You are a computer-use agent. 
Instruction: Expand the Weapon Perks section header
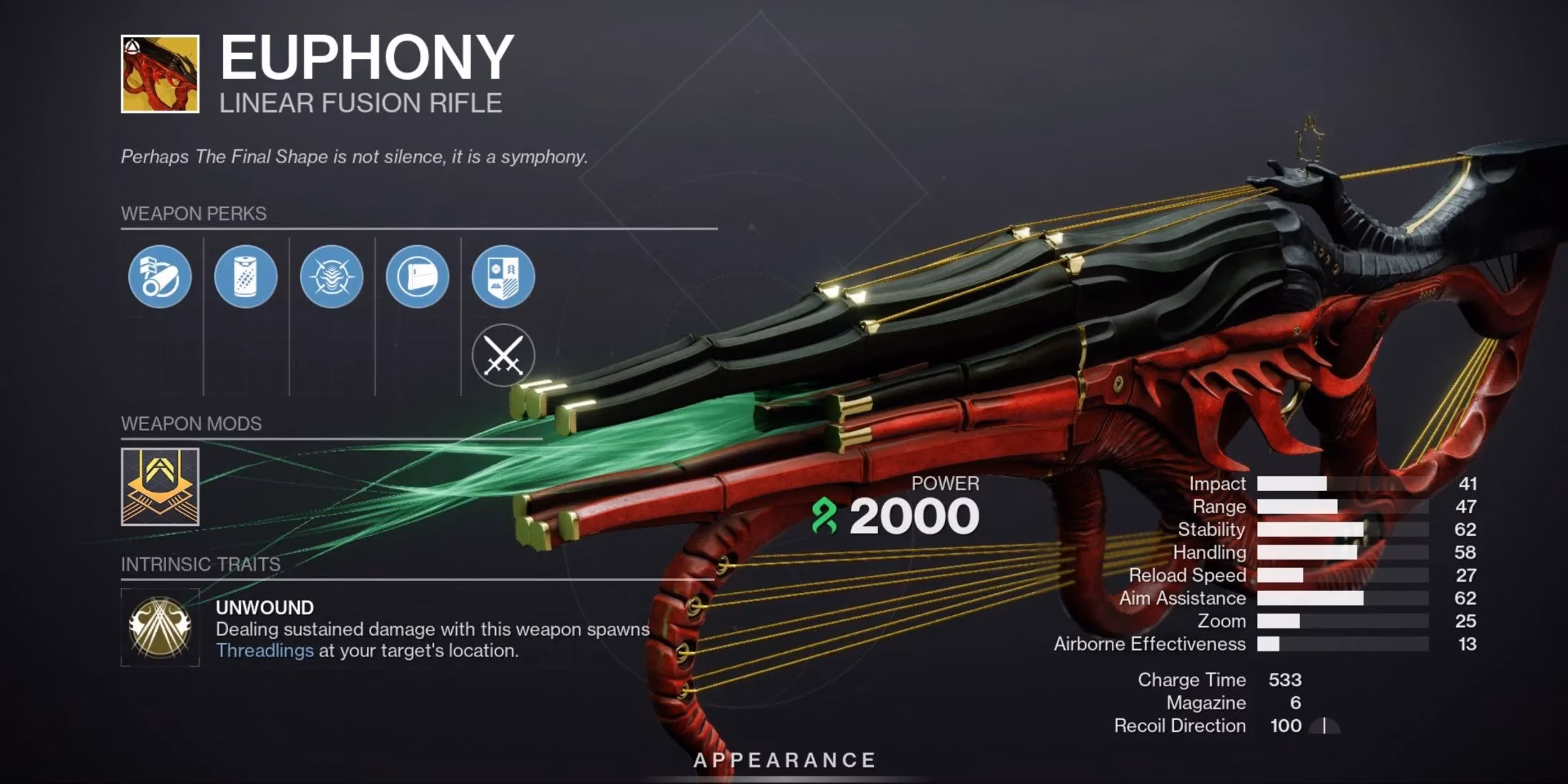(192, 214)
